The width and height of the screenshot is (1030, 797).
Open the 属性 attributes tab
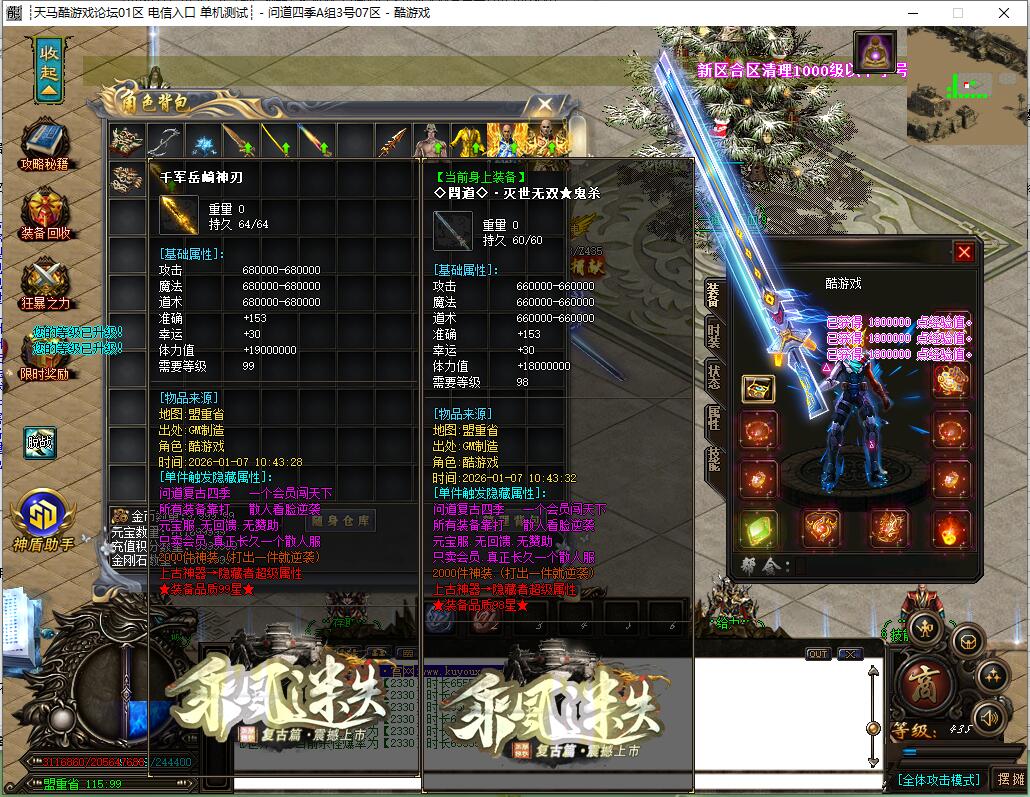(x=713, y=419)
